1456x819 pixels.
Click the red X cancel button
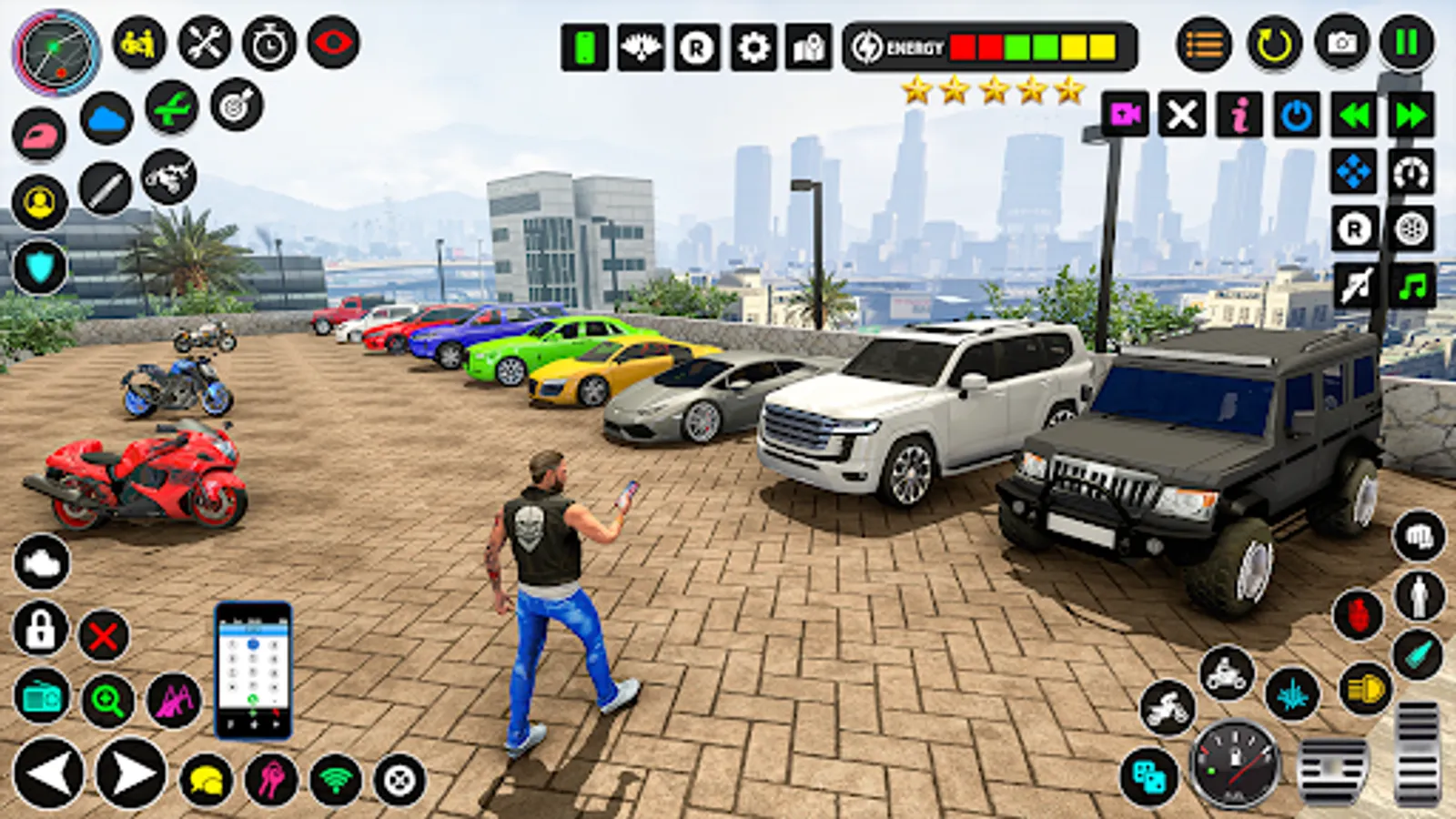point(104,635)
